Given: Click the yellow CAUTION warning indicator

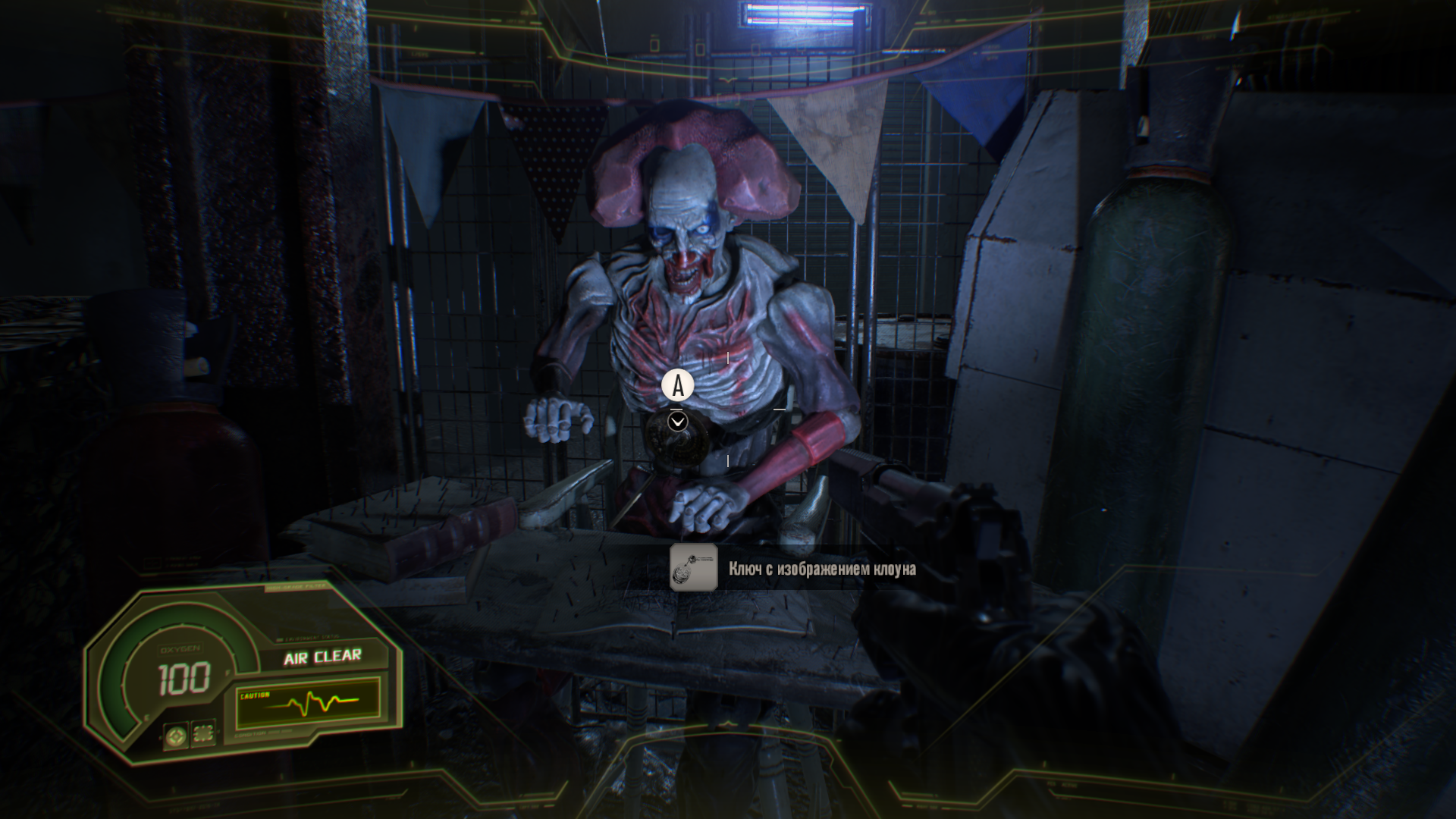Looking at the screenshot, I should pyautogui.click(x=255, y=695).
